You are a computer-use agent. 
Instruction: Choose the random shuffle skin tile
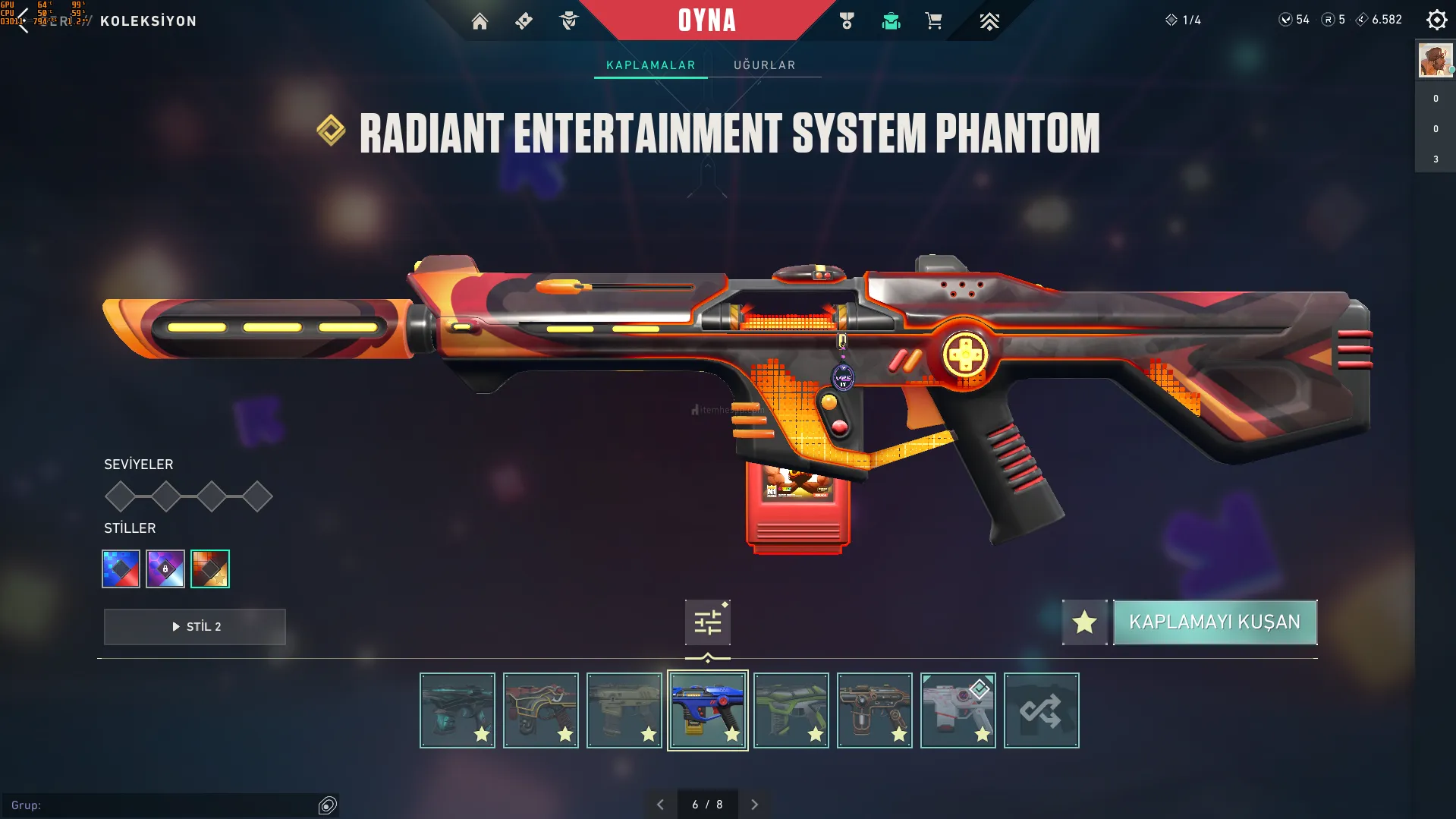tap(1041, 710)
